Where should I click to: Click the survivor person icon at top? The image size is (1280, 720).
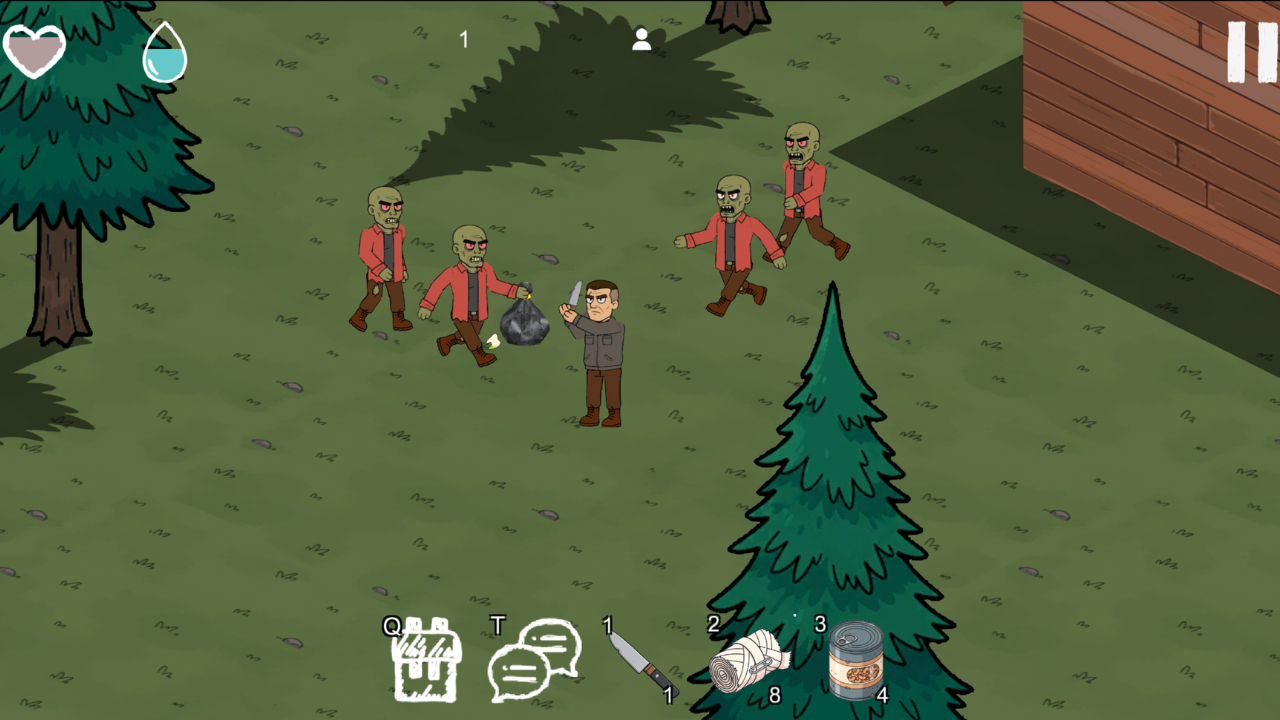(640, 40)
